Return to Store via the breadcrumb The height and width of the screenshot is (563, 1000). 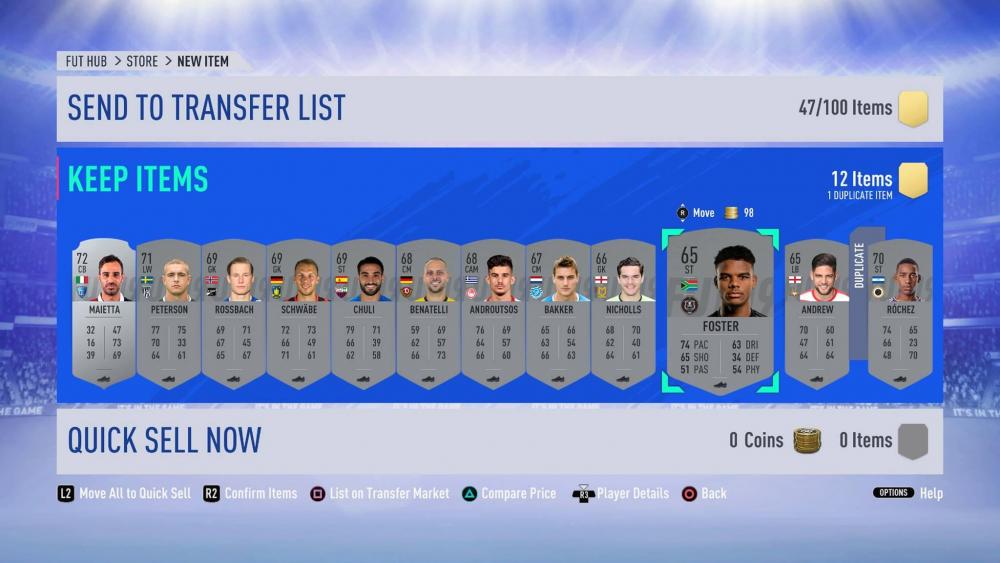click(x=142, y=61)
